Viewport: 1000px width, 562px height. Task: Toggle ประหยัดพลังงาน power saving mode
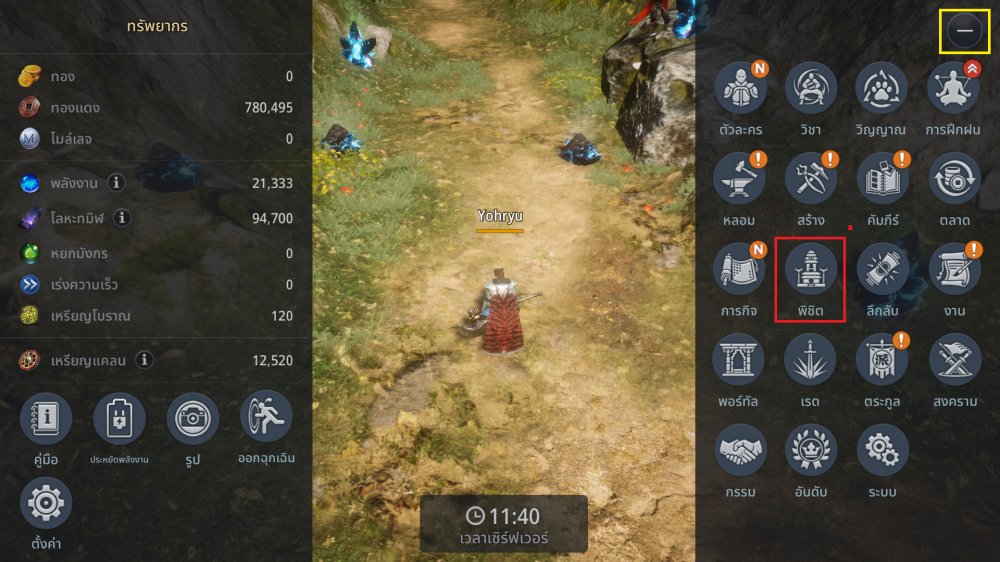coord(119,418)
